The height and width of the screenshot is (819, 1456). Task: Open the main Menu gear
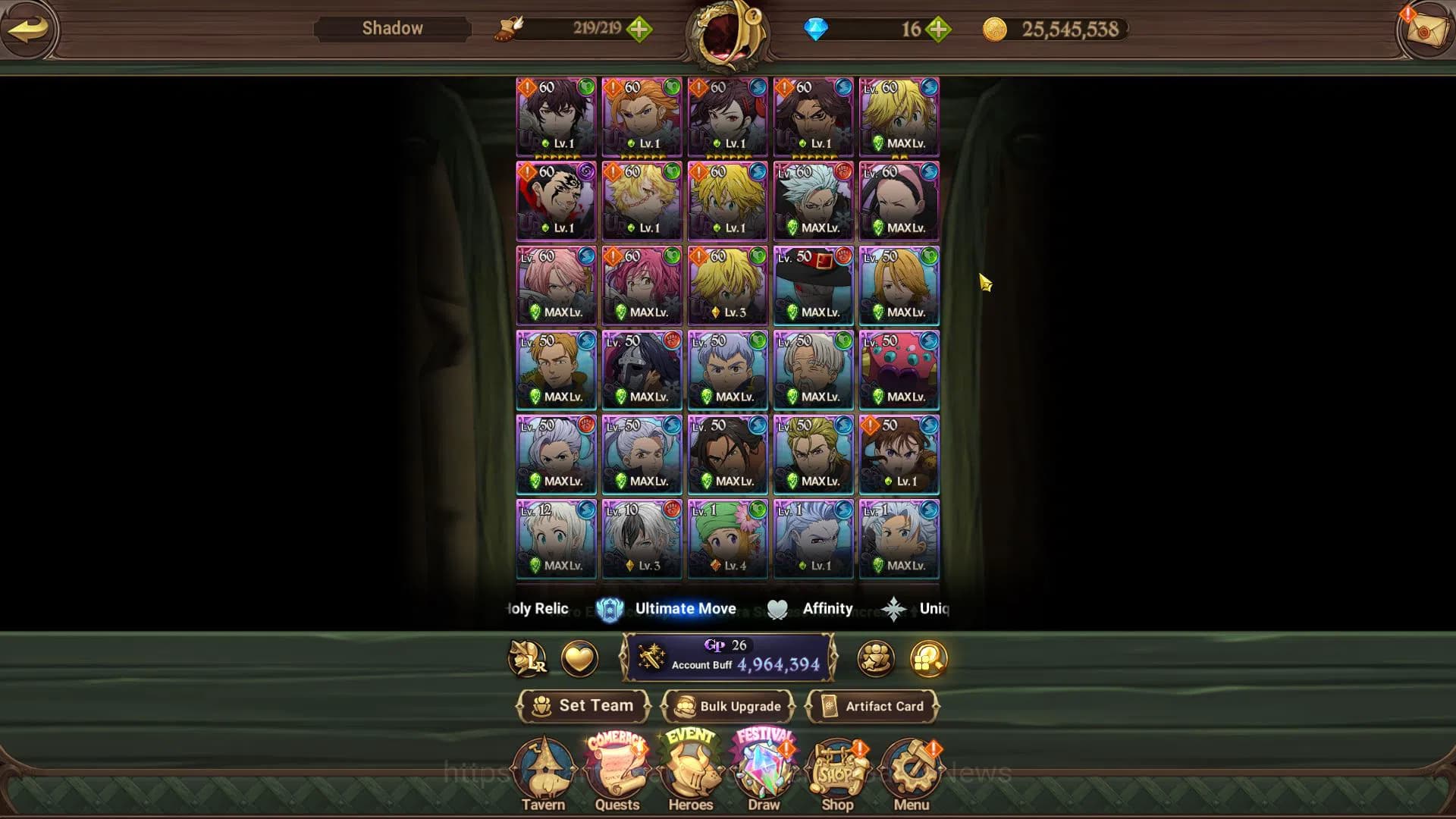[x=911, y=775]
